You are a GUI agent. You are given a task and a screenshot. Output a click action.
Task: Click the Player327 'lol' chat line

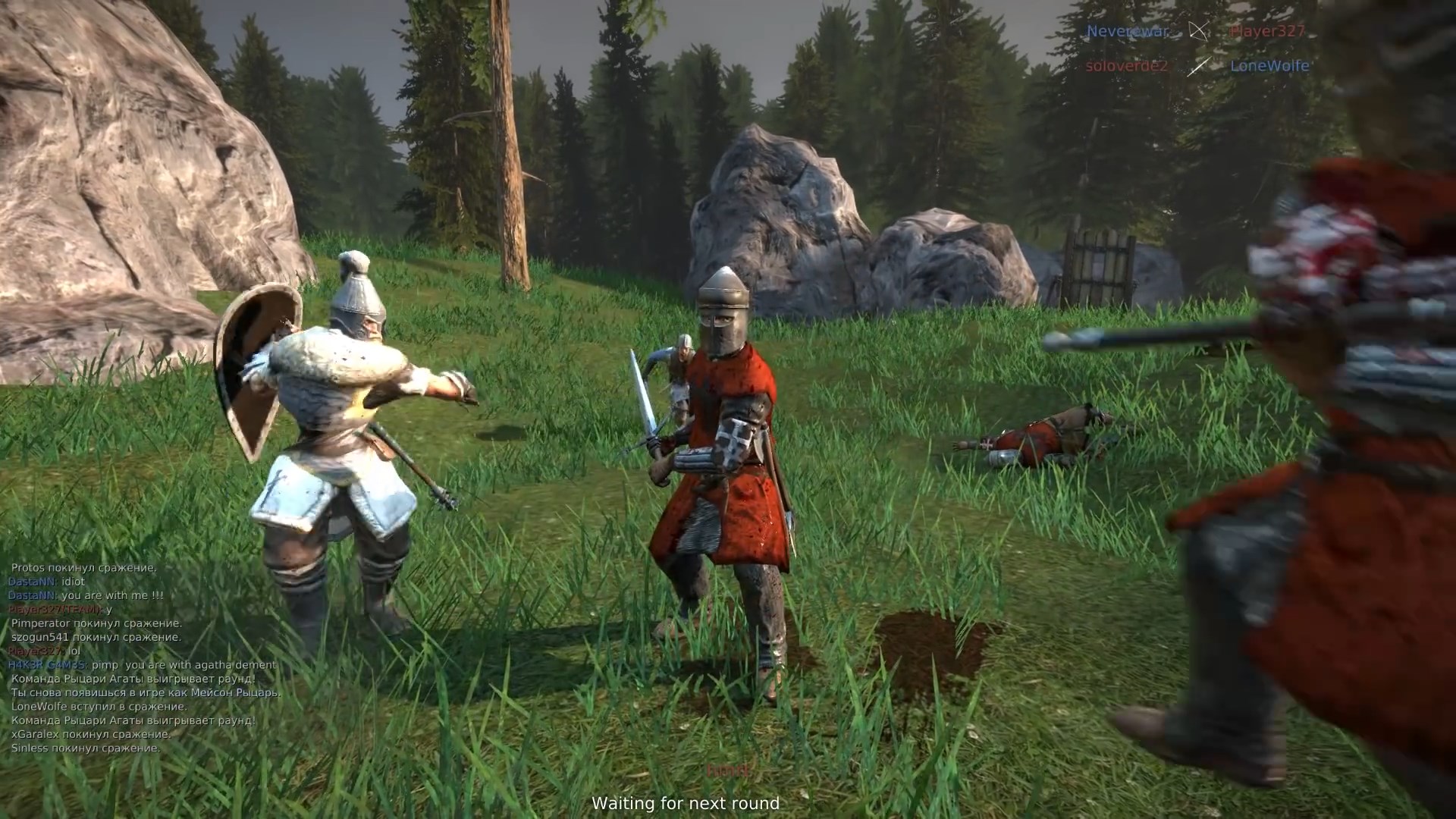click(45, 652)
